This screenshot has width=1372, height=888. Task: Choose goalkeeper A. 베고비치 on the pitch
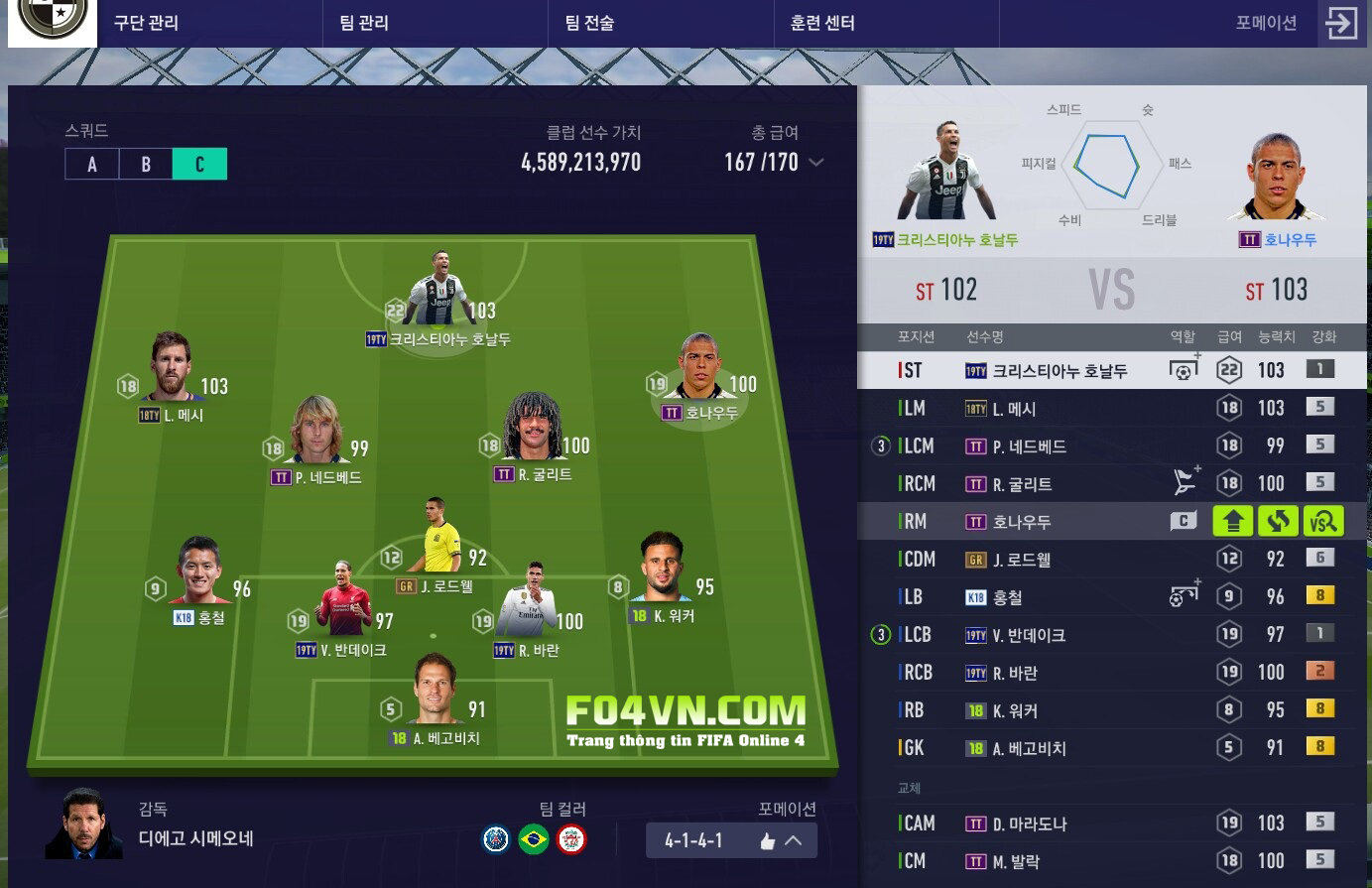(x=435, y=695)
